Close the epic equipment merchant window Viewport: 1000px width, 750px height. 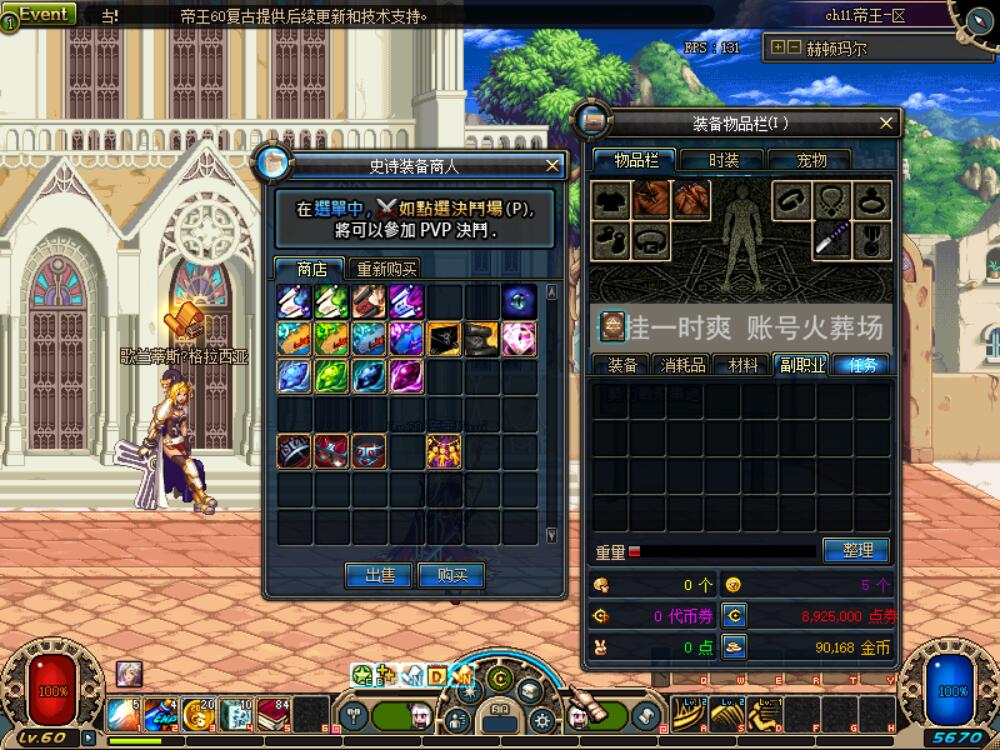tap(552, 166)
